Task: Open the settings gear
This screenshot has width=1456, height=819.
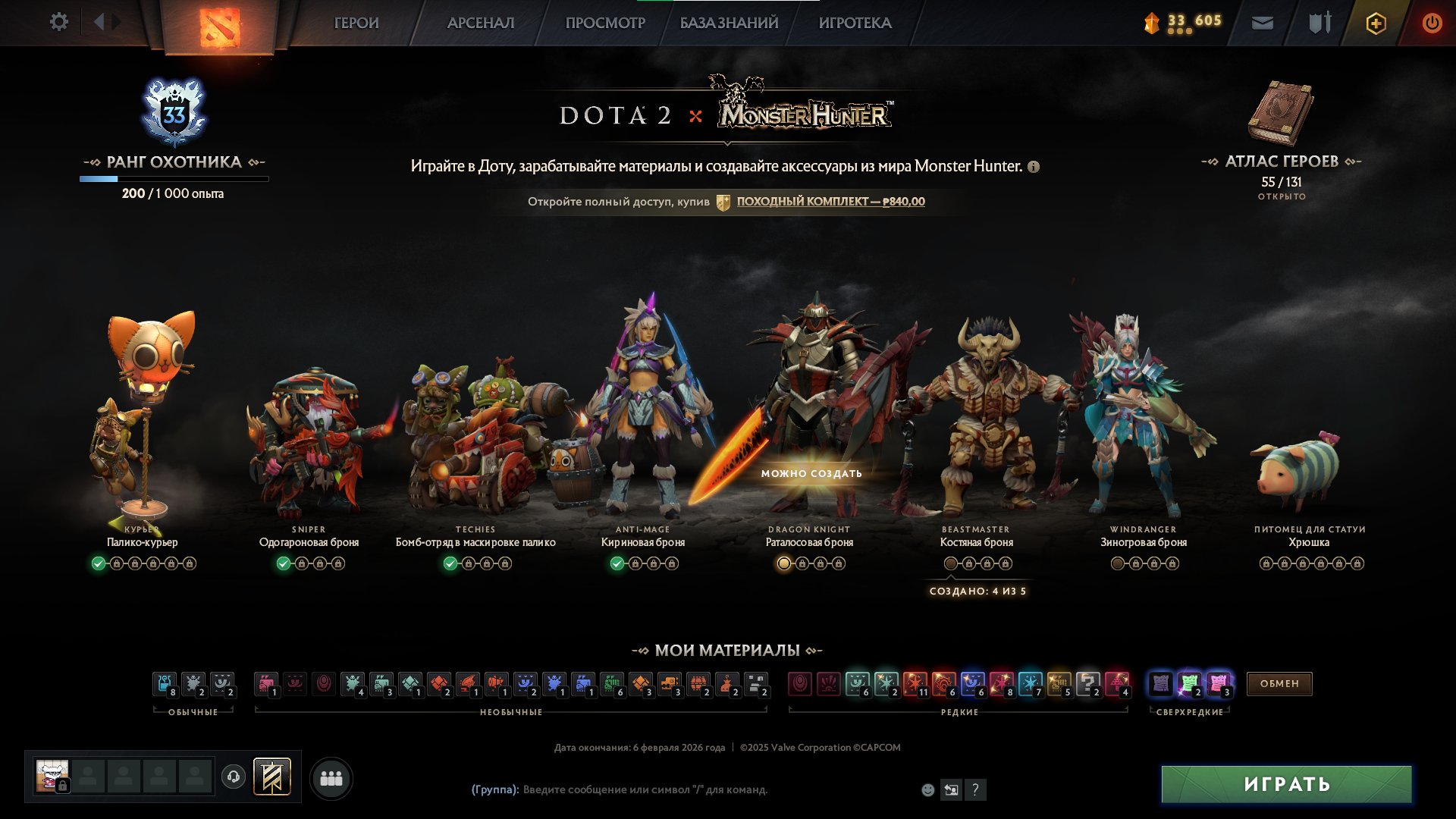Action: (59, 22)
